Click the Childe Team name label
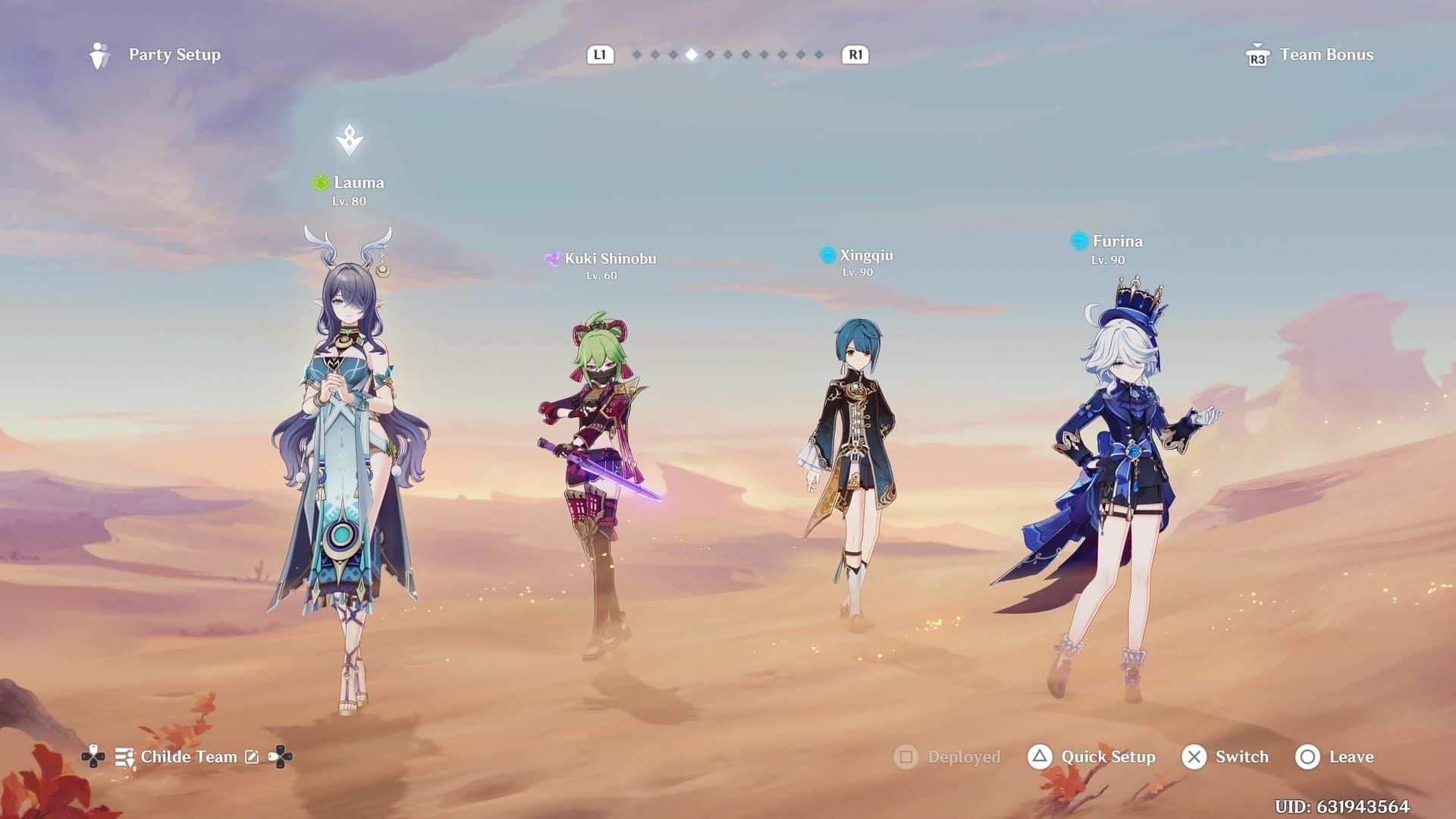1456x819 pixels. coord(188,756)
